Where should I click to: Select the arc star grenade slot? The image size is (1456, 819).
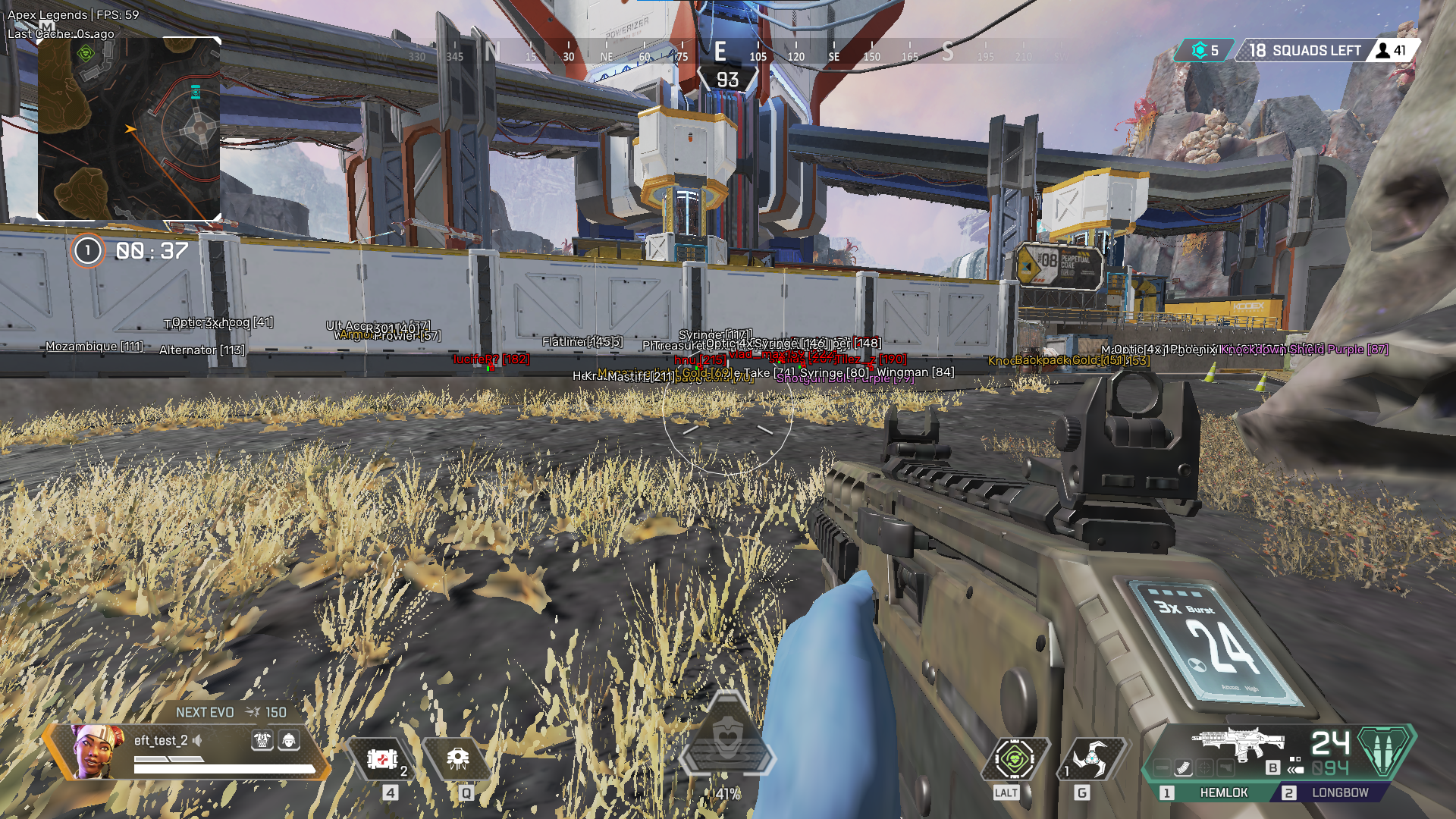pyautogui.click(x=1090, y=758)
